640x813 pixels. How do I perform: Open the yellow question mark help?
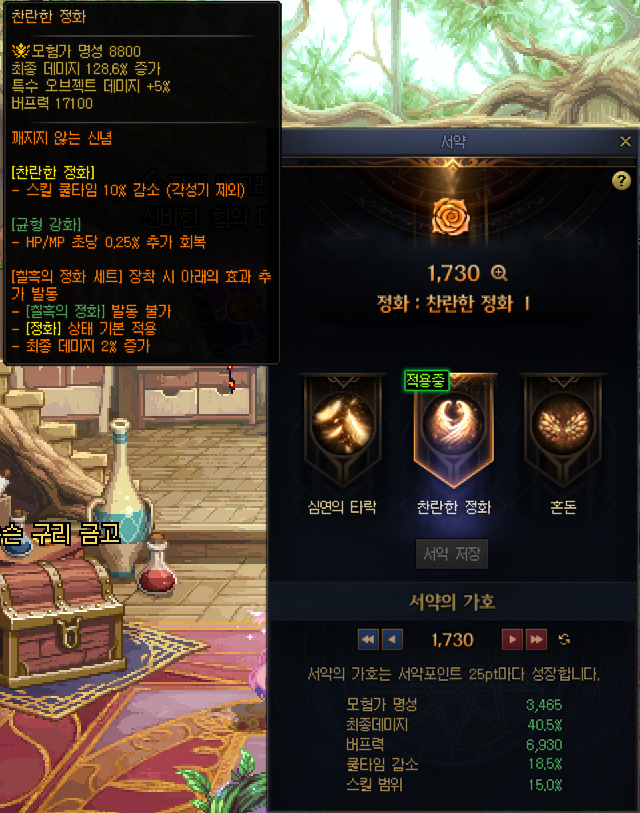(621, 181)
